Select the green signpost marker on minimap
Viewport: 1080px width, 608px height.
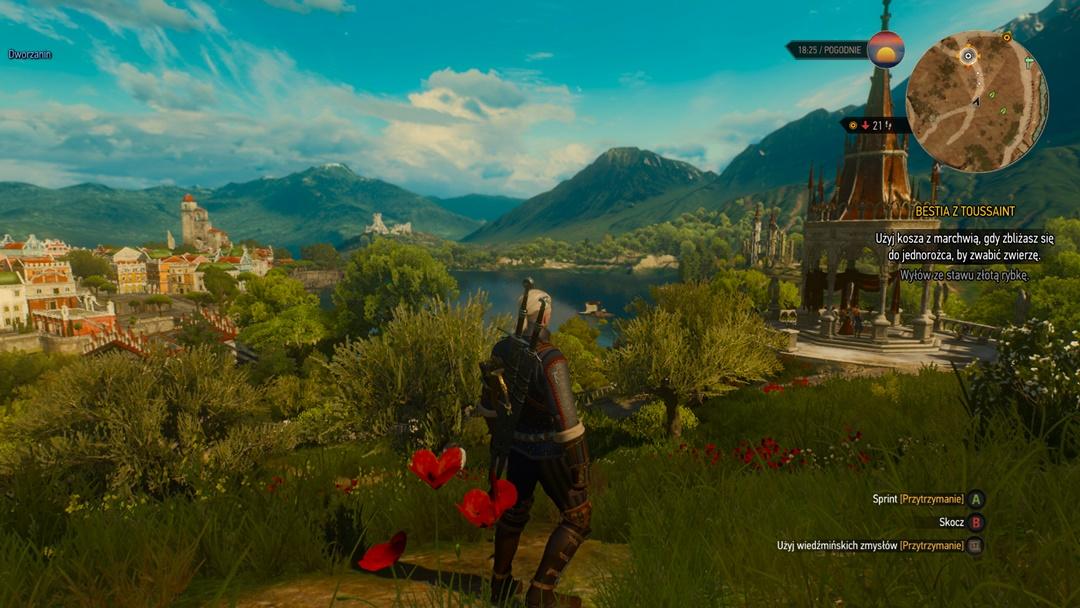tap(1029, 62)
